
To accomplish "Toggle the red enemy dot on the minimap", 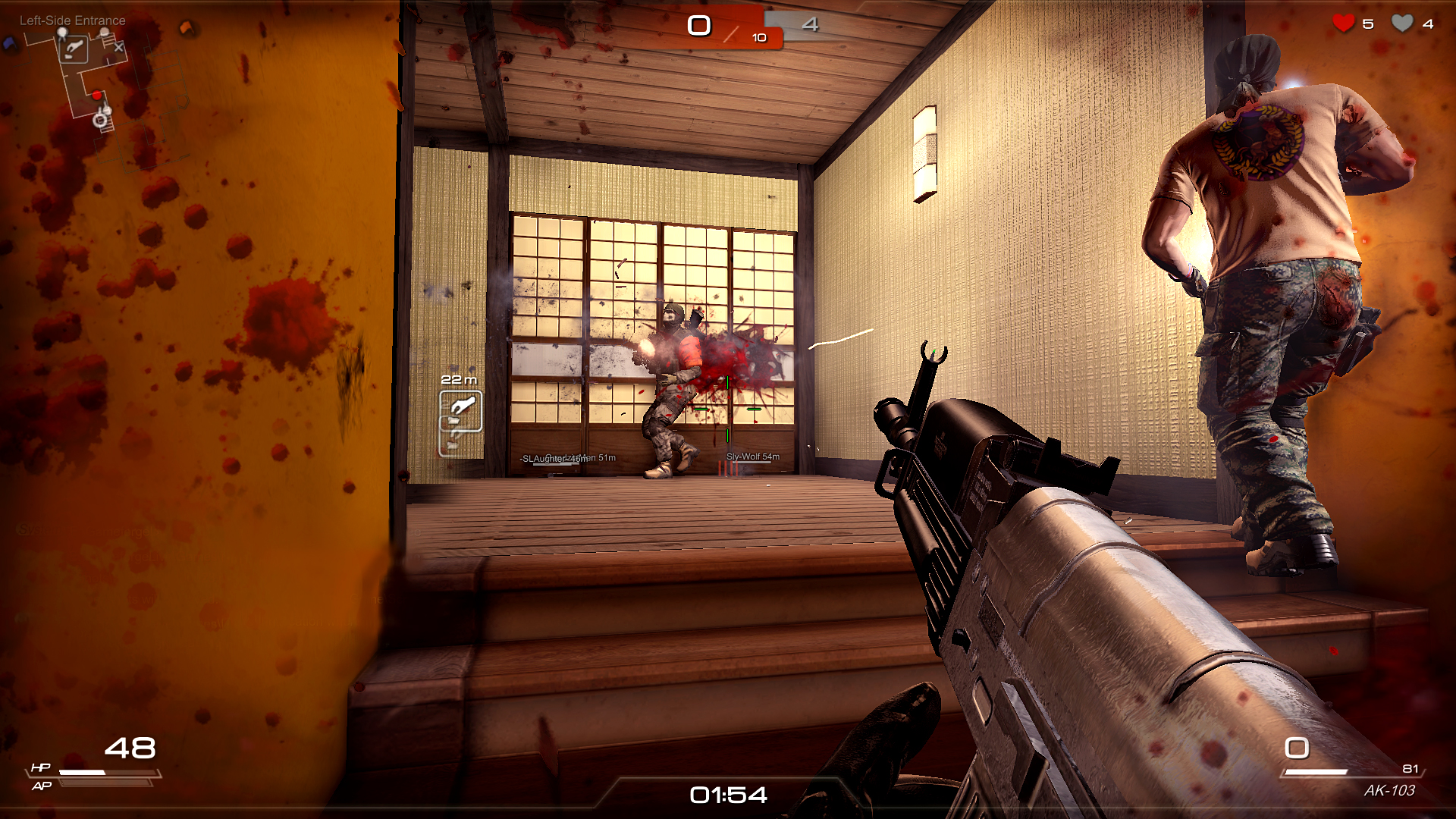I will click(x=97, y=94).
